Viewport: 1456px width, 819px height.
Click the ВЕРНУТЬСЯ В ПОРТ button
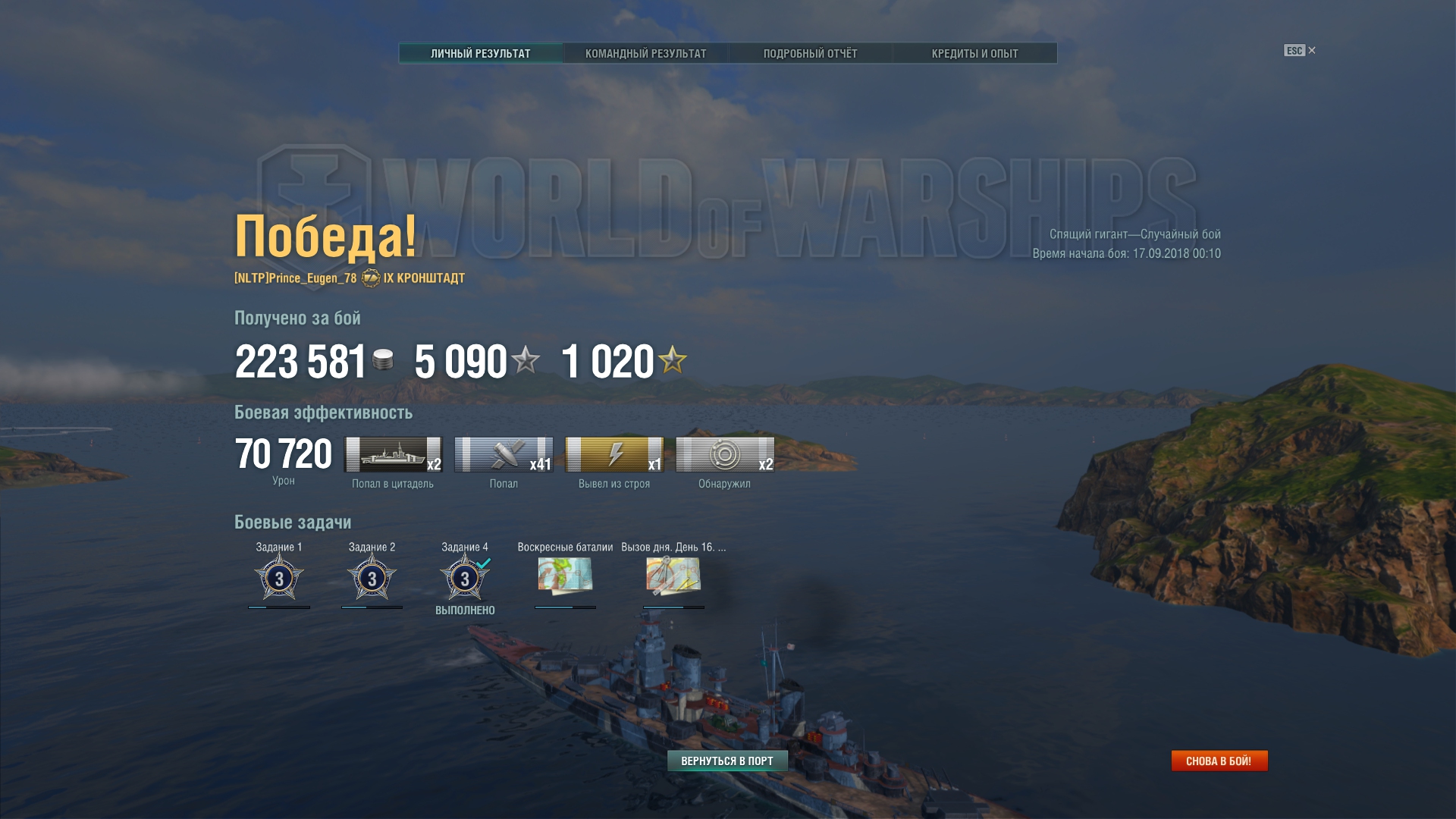coord(727,761)
